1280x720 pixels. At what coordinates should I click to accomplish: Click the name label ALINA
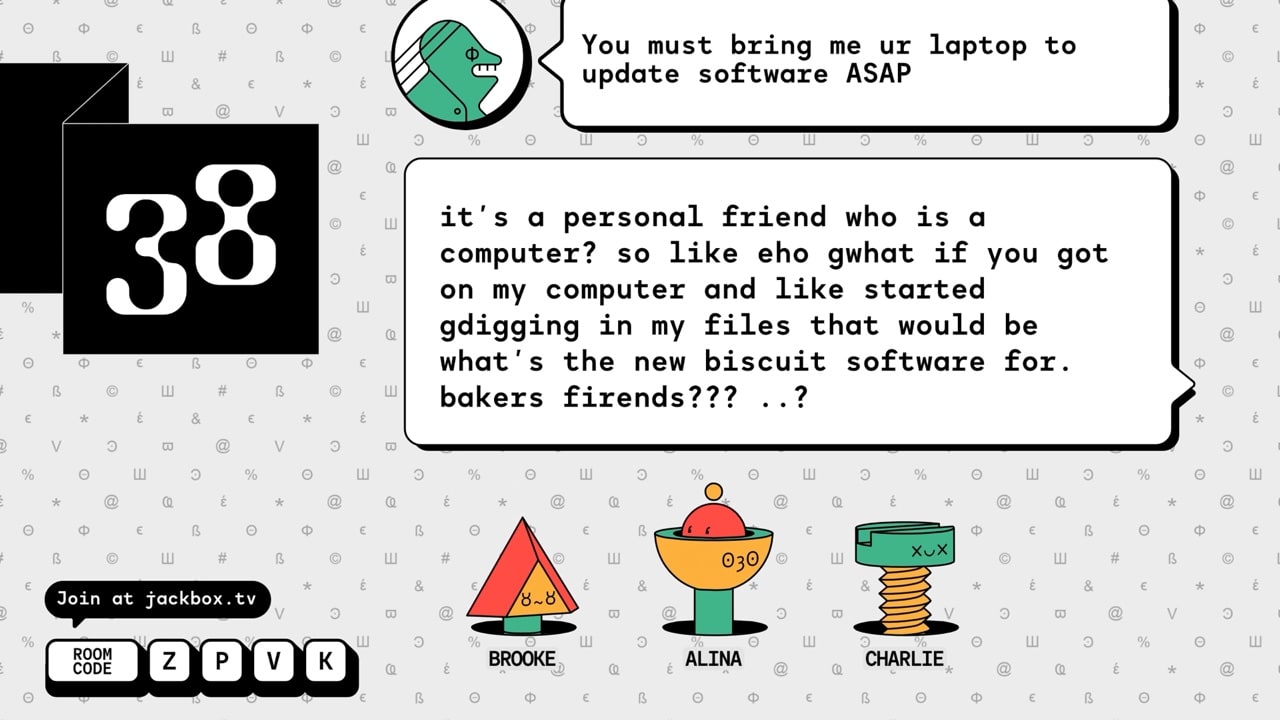[x=712, y=660]
